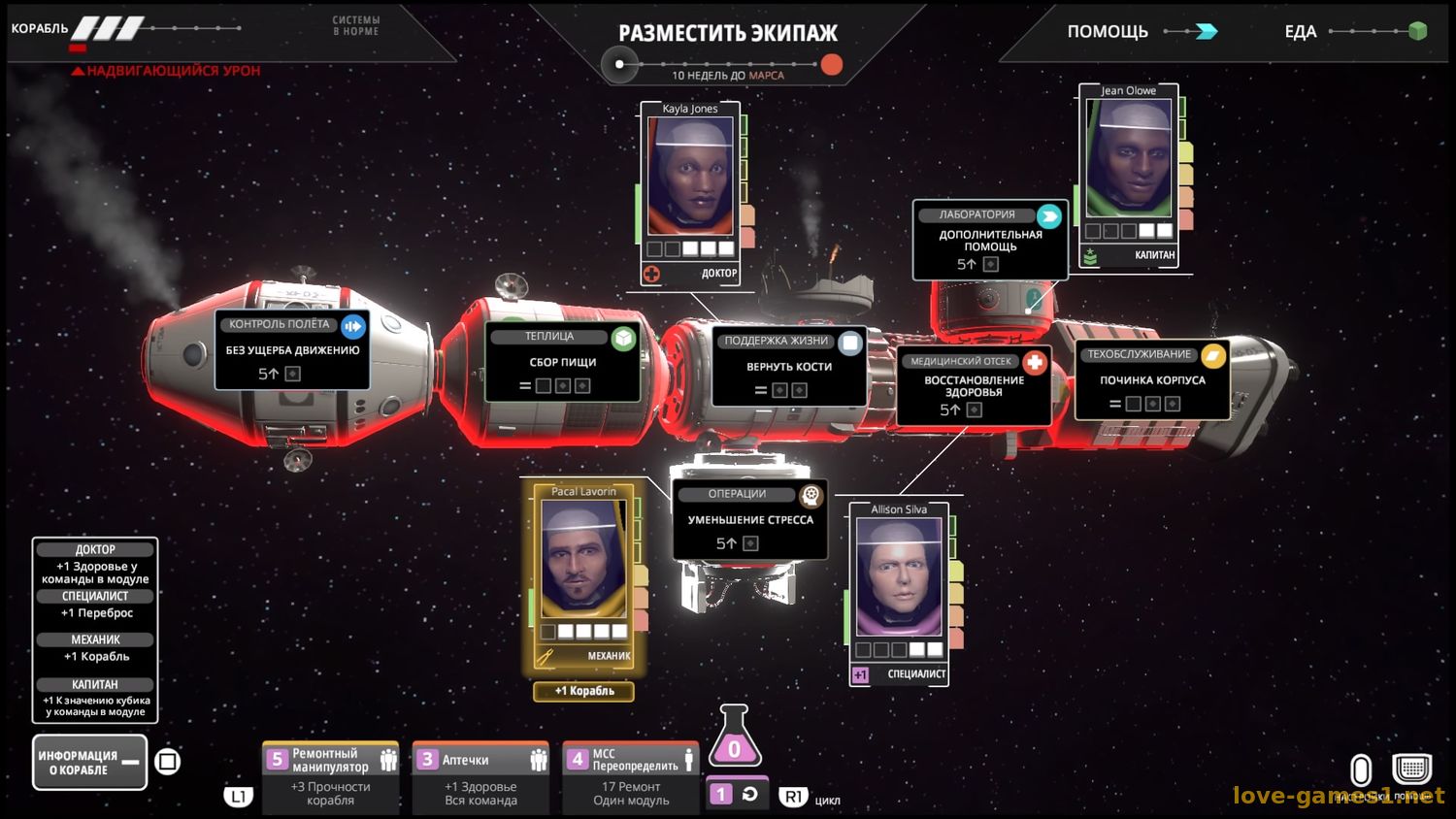Open the Информация о корабле panel

click(89, 763)
